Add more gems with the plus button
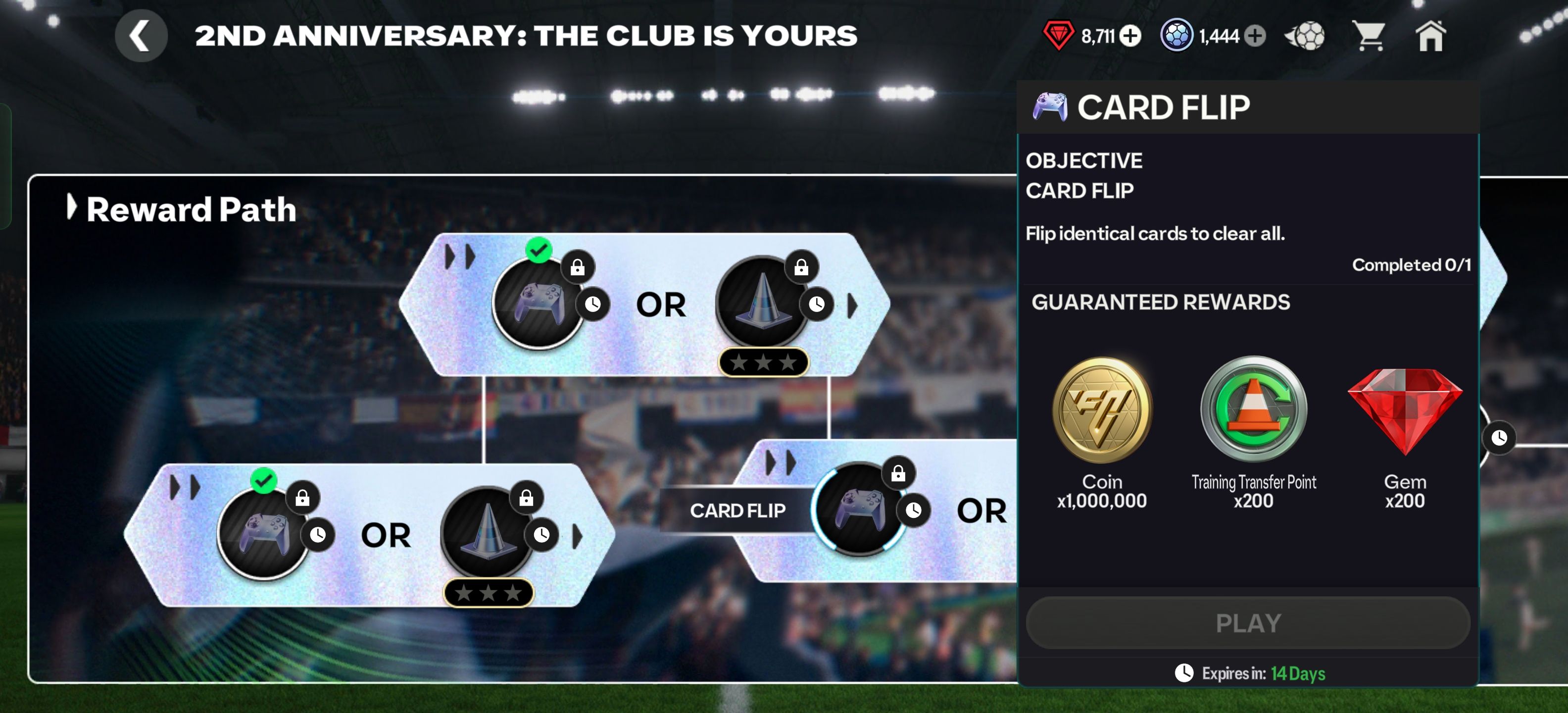 [x=1130, y=36]
